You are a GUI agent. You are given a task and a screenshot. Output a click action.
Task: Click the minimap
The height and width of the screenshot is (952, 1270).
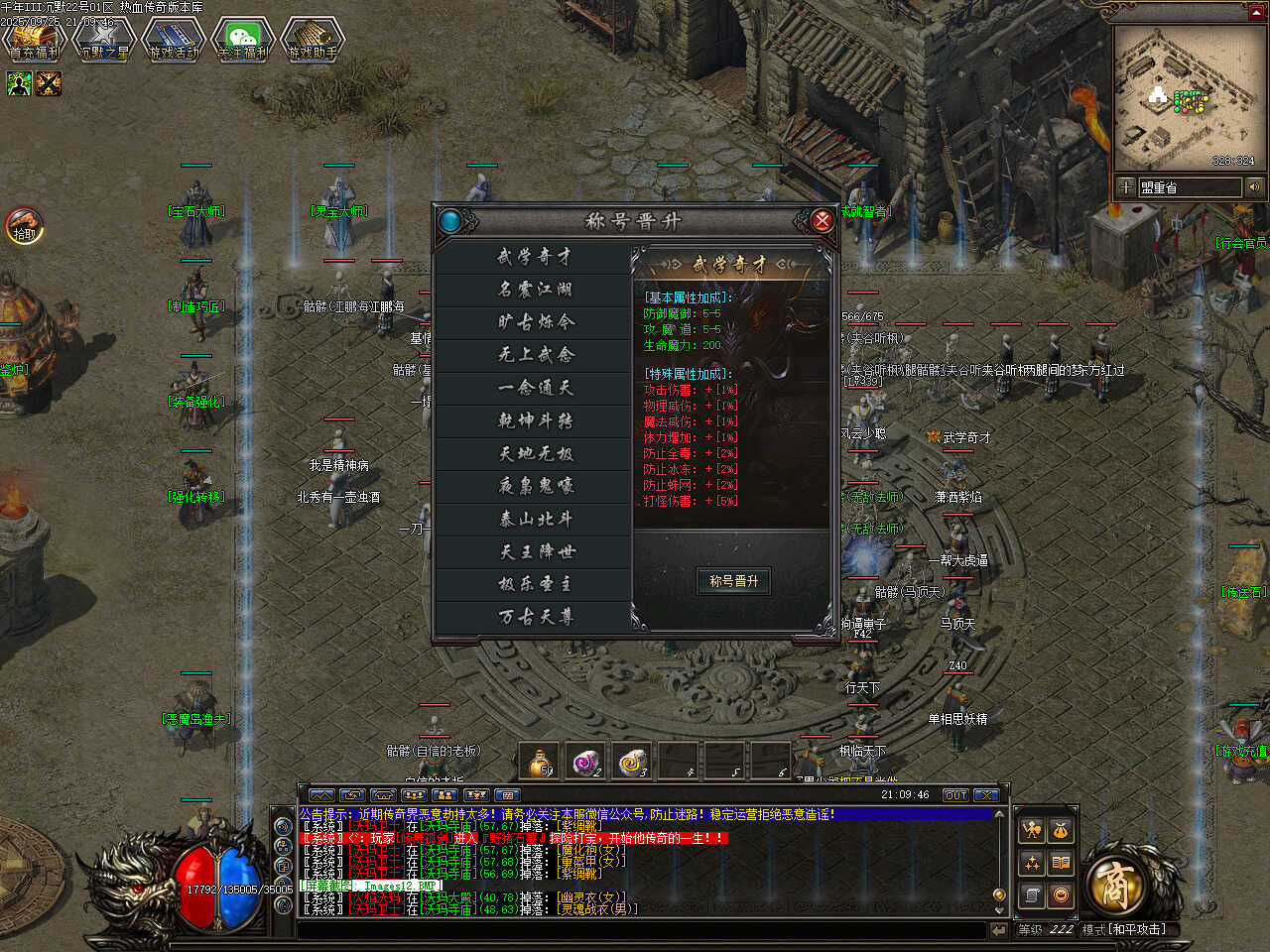click(x=1185, y=97)
